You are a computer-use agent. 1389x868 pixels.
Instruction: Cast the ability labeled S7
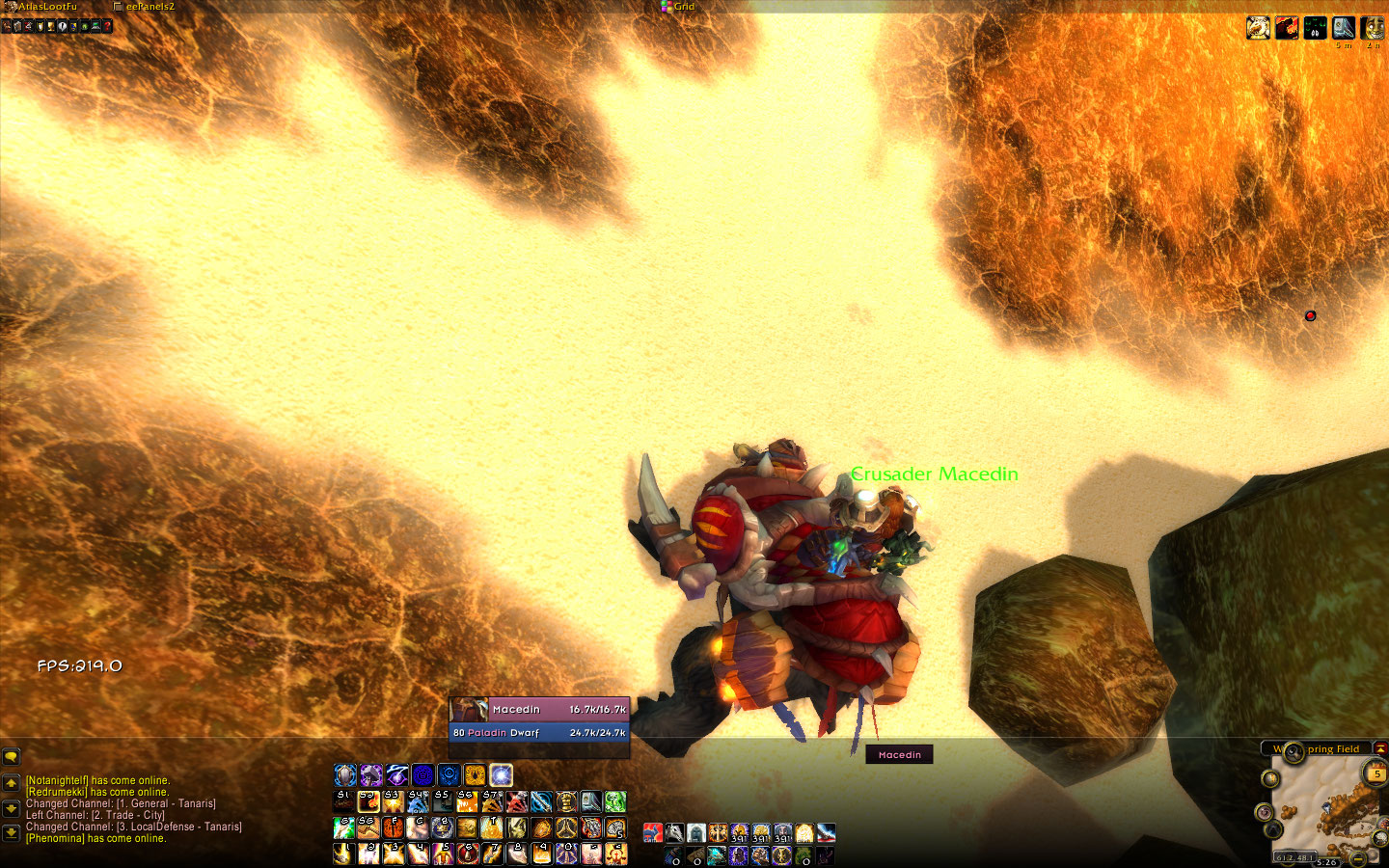click(492, 801)
